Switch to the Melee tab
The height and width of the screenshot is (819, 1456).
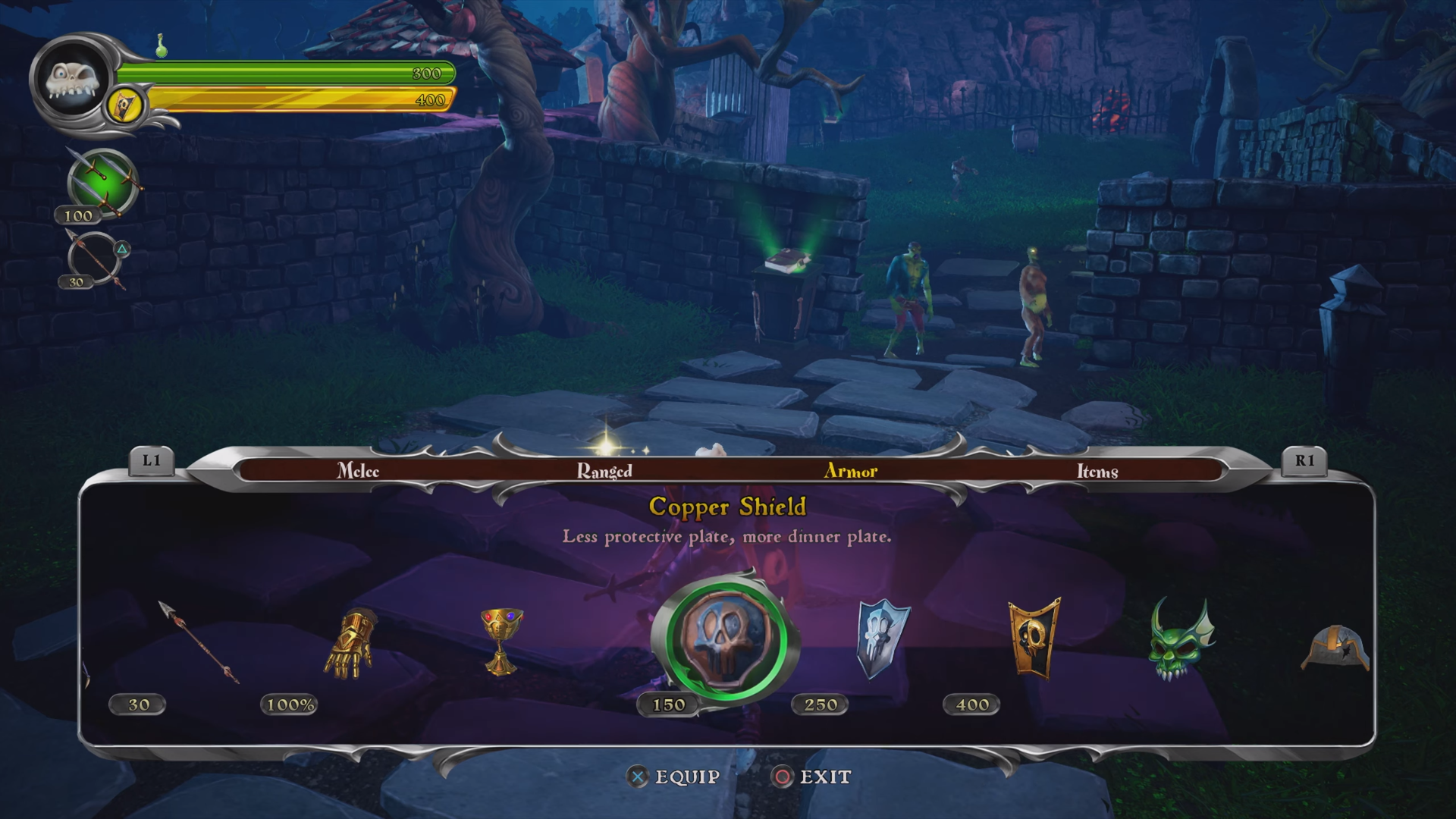(x=358, y=471)
